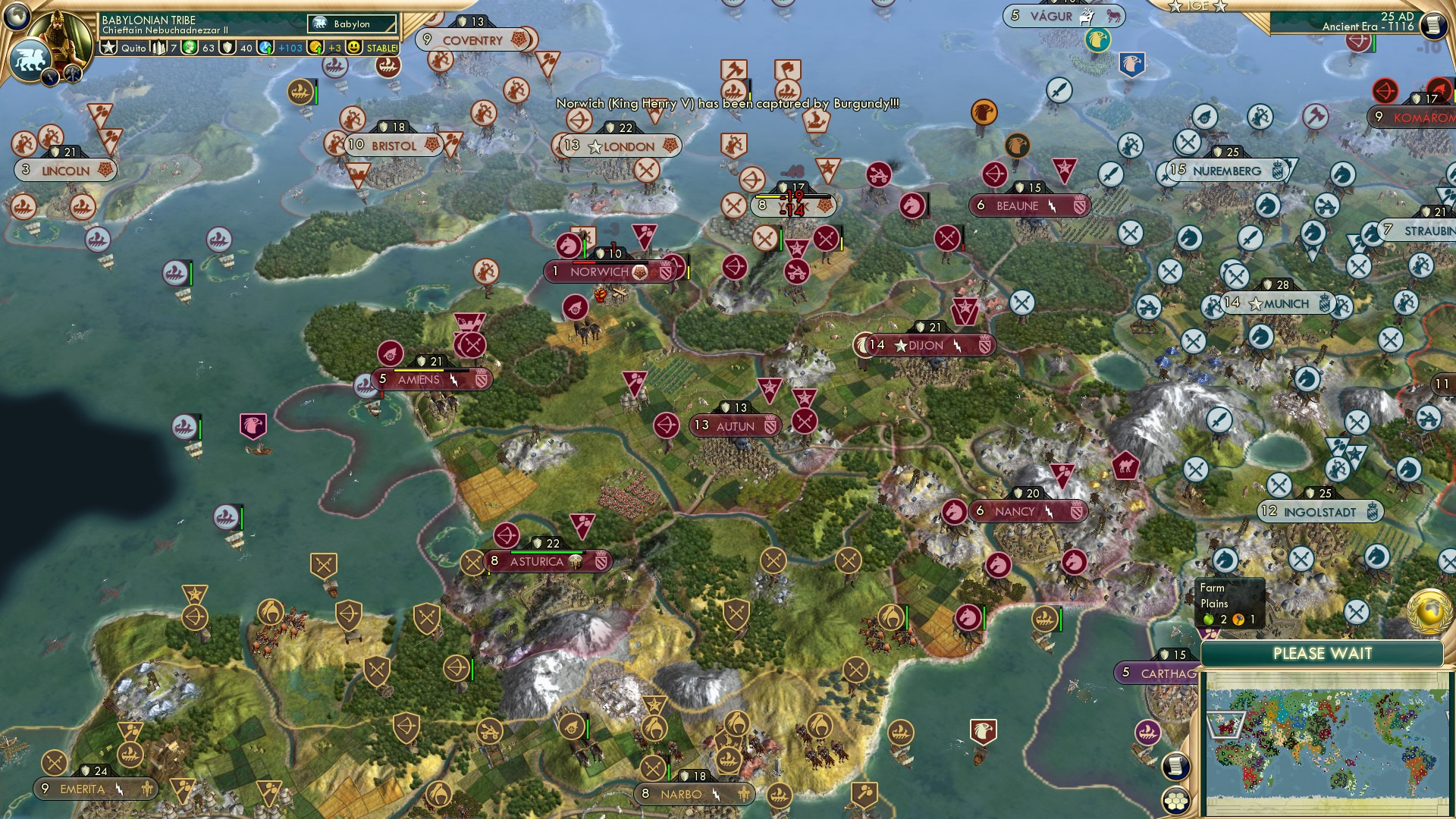Click the happiness smiley showing STABLE
Viewport: 1456px width, 819px height.
353,48
